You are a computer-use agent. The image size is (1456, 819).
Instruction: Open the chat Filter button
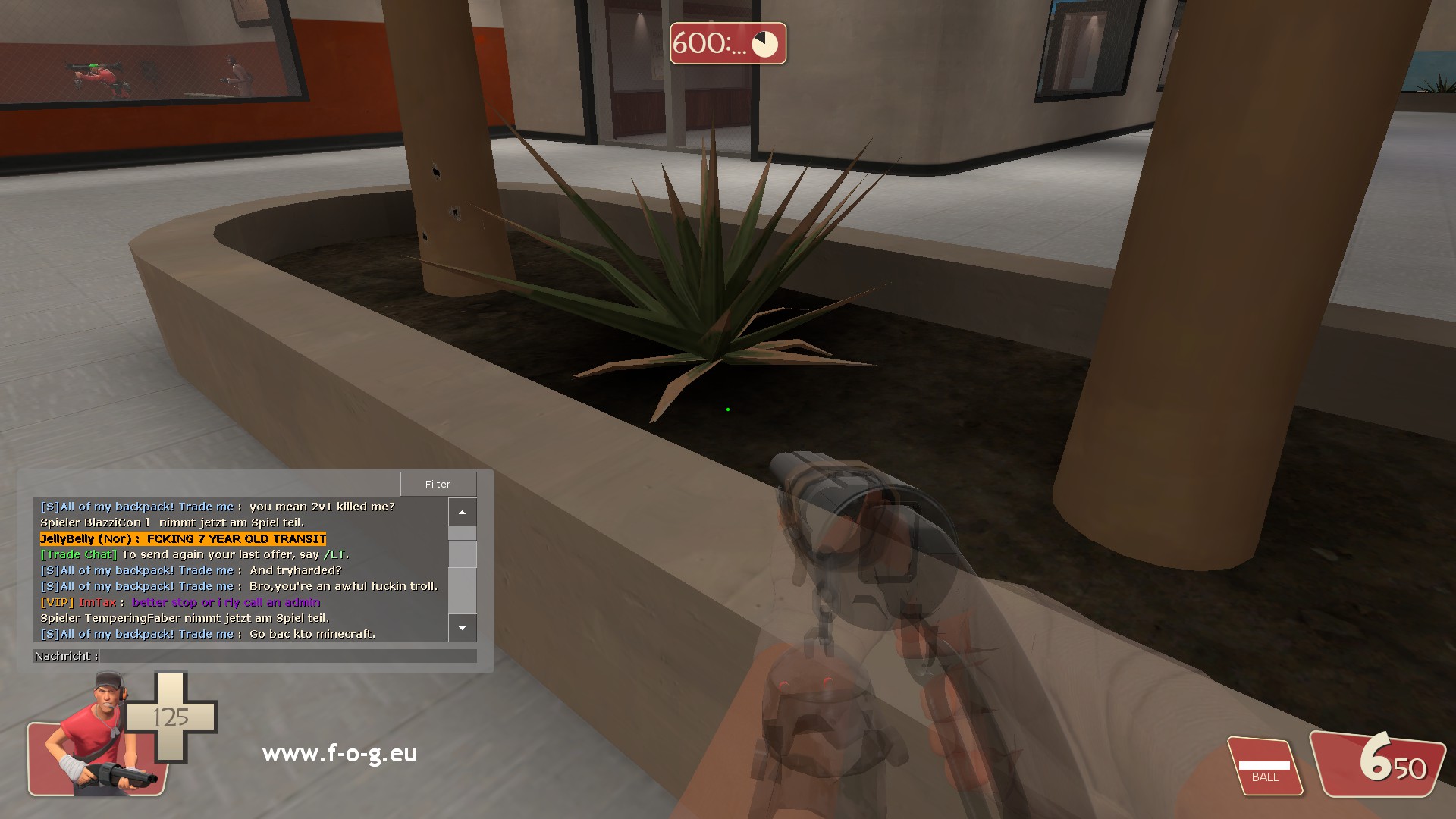(438, 484)
